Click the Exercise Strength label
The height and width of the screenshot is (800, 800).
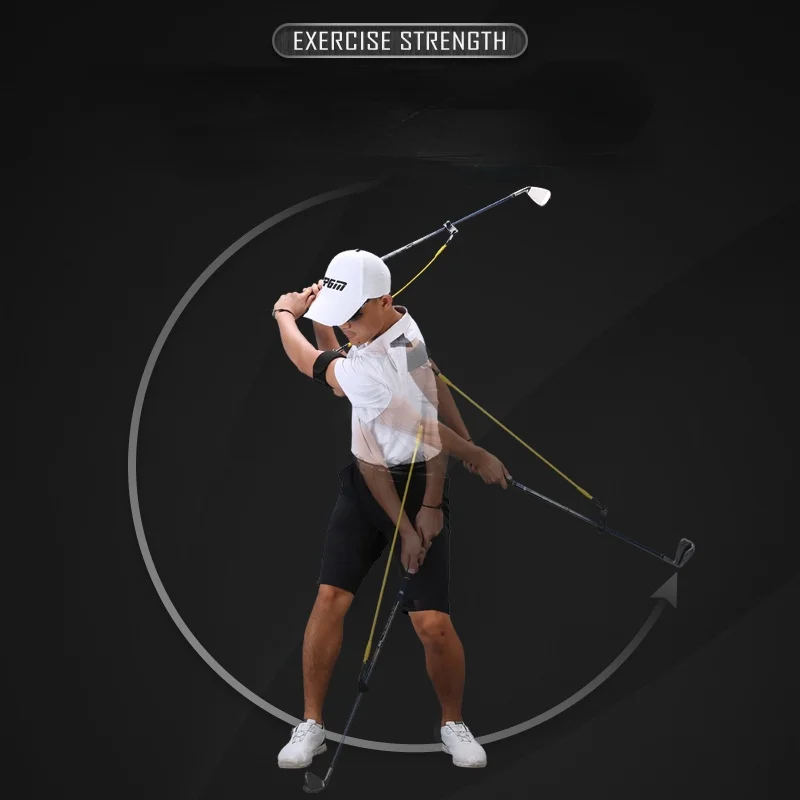click(399, 41)
